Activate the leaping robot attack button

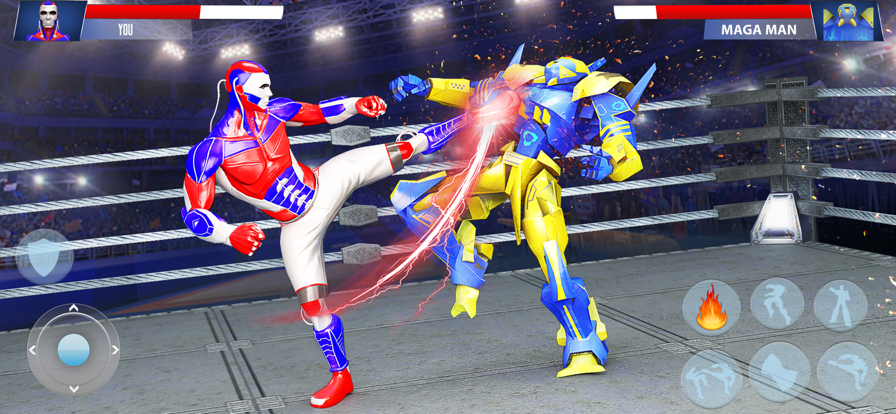(x=777, y=303)
